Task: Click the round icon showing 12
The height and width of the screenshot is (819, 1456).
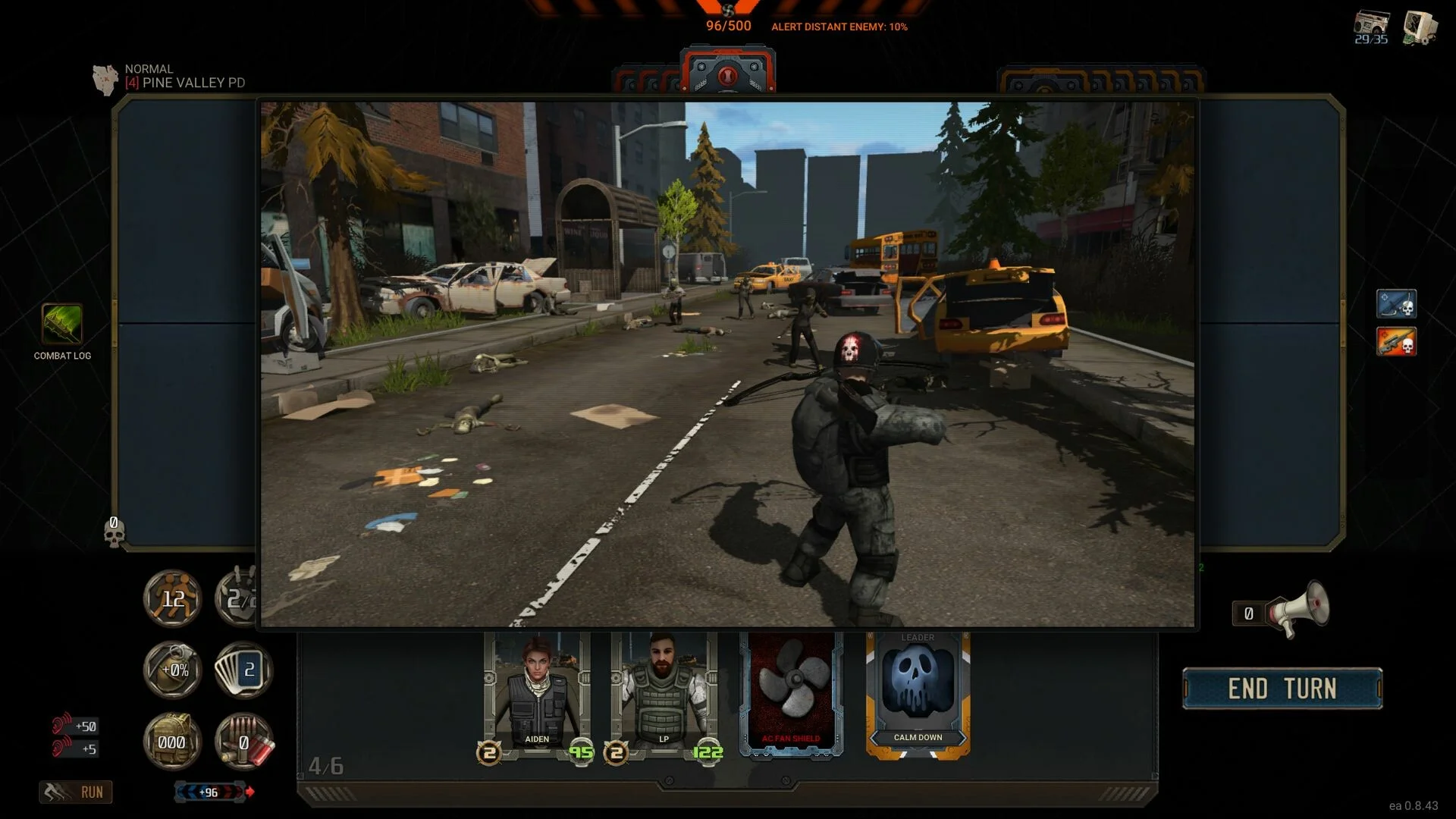Action: click(x=173, y=599)
